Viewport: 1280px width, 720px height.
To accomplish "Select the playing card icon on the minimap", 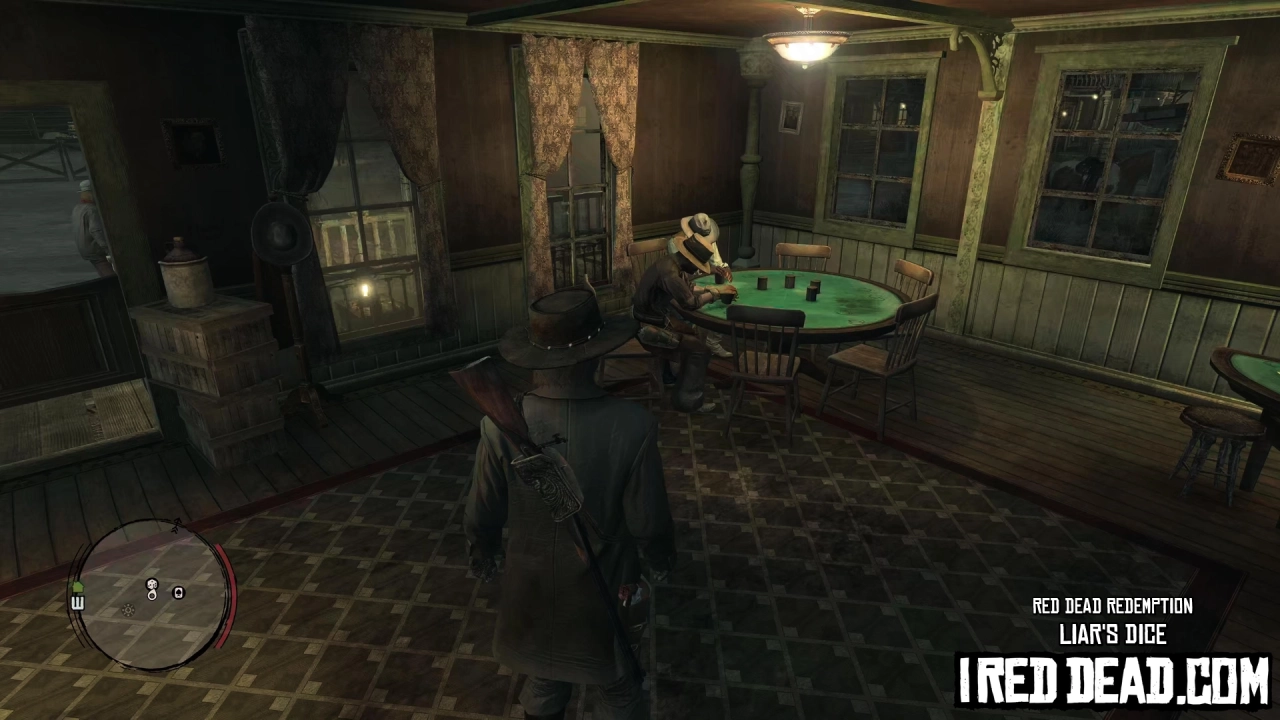I will coord(179,592).
